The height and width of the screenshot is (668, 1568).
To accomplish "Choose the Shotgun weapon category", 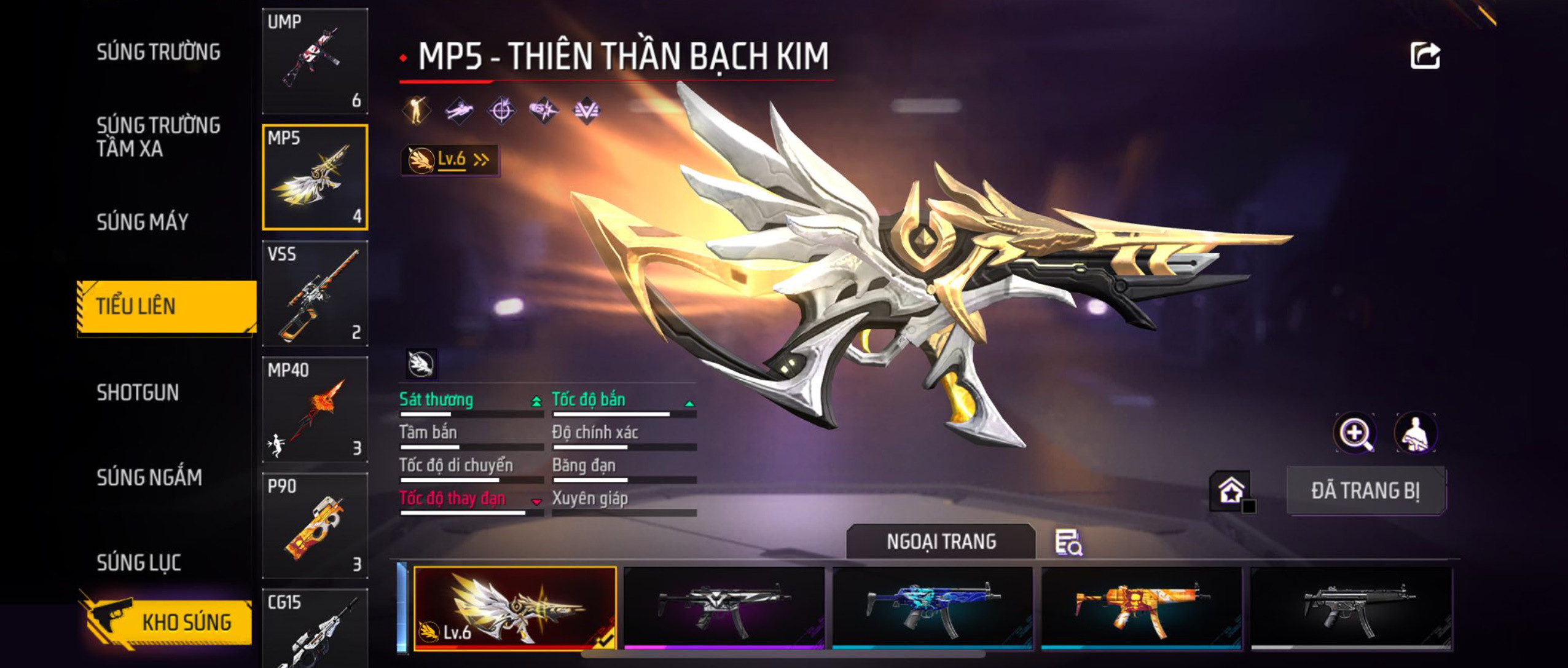I will 138,393.
